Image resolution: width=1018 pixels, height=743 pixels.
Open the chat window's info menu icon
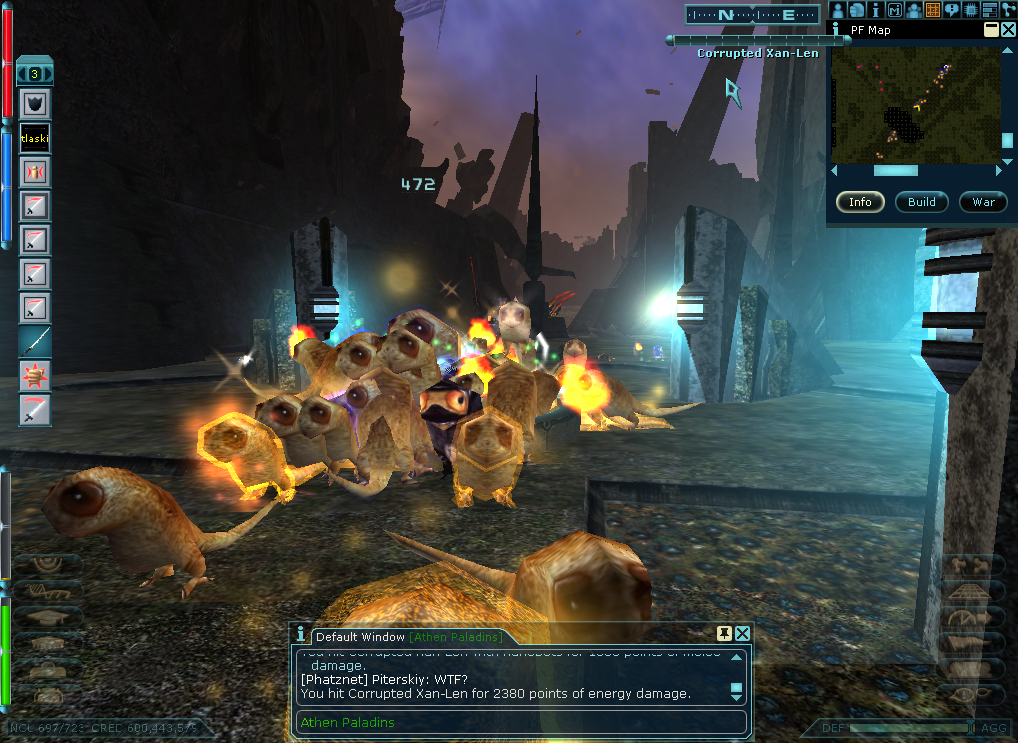tap(300, 635)
